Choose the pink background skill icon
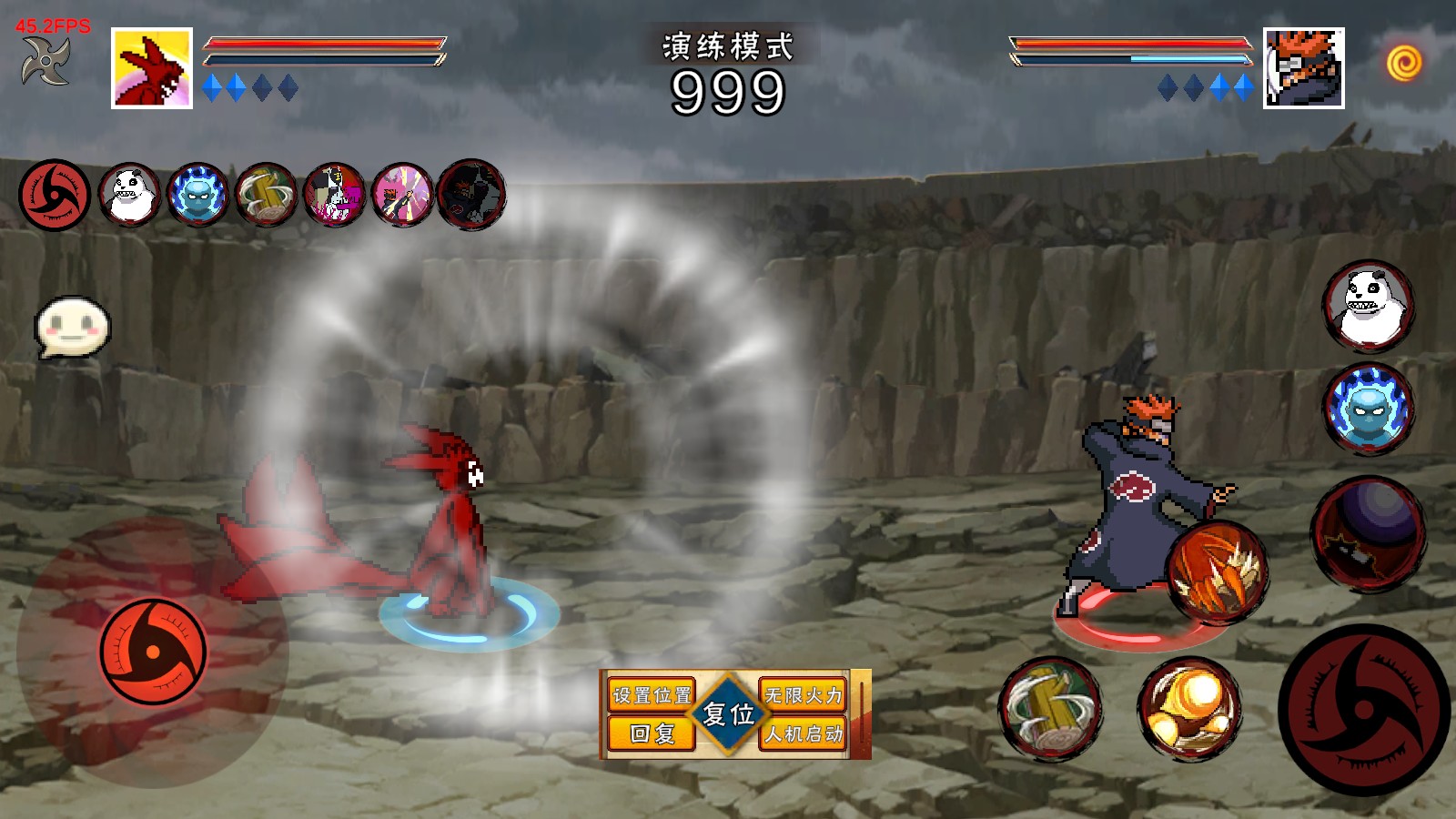Screen dimensions: 1456x819 point(402,195)
